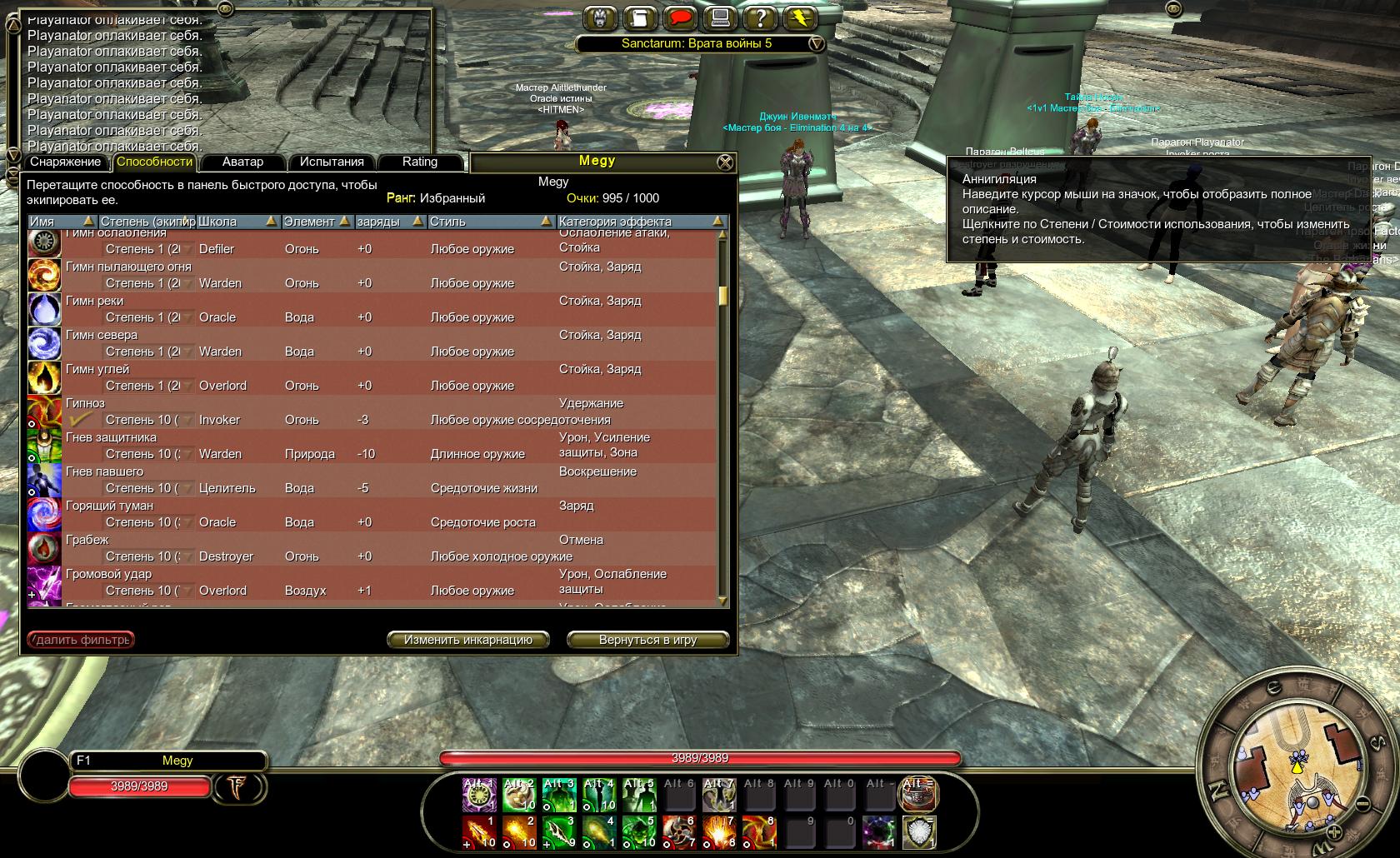
Task: Switch to the Снаряжение tab
Action: coord(66,162)
